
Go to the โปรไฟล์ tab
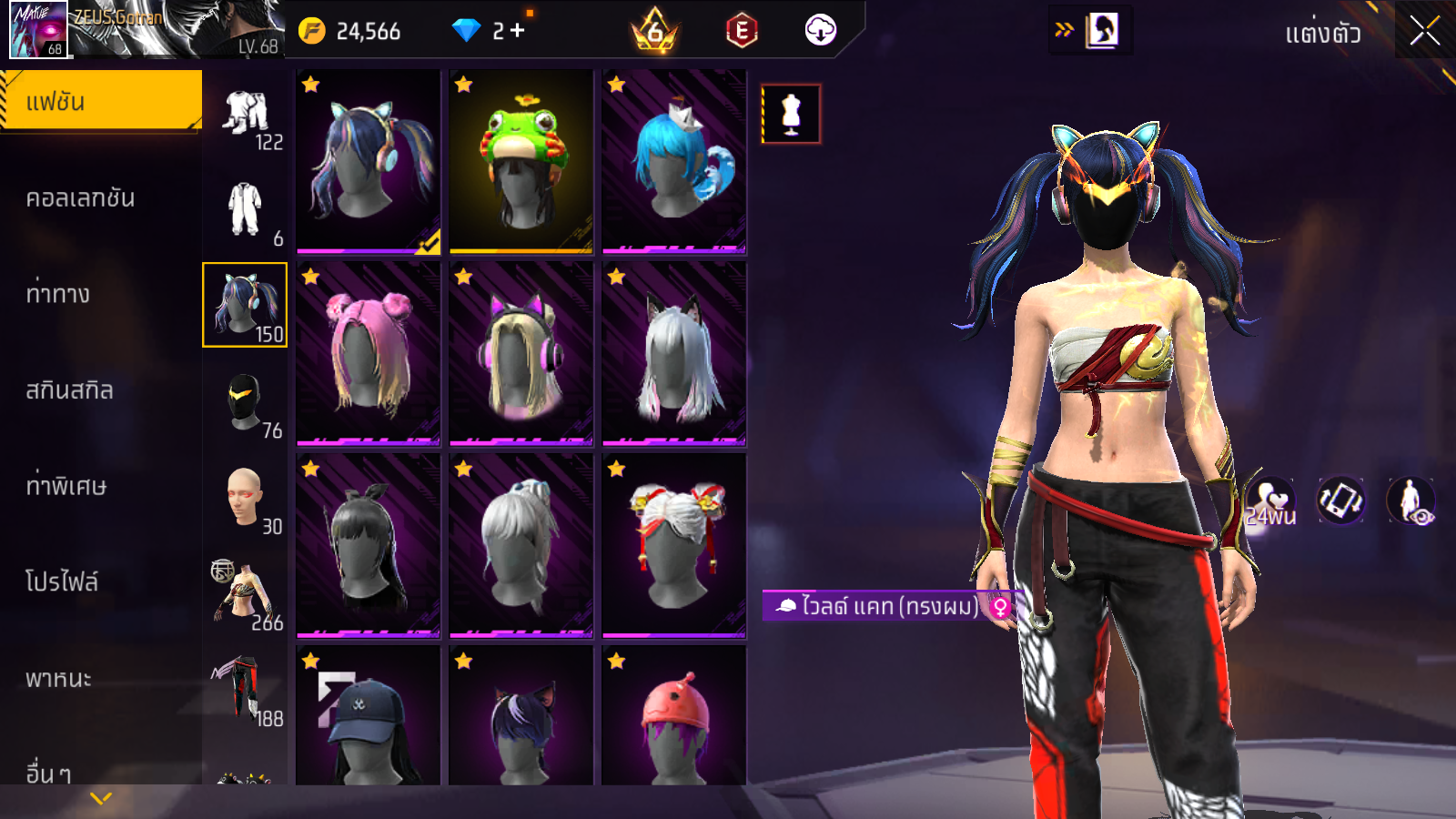point(62,581)
